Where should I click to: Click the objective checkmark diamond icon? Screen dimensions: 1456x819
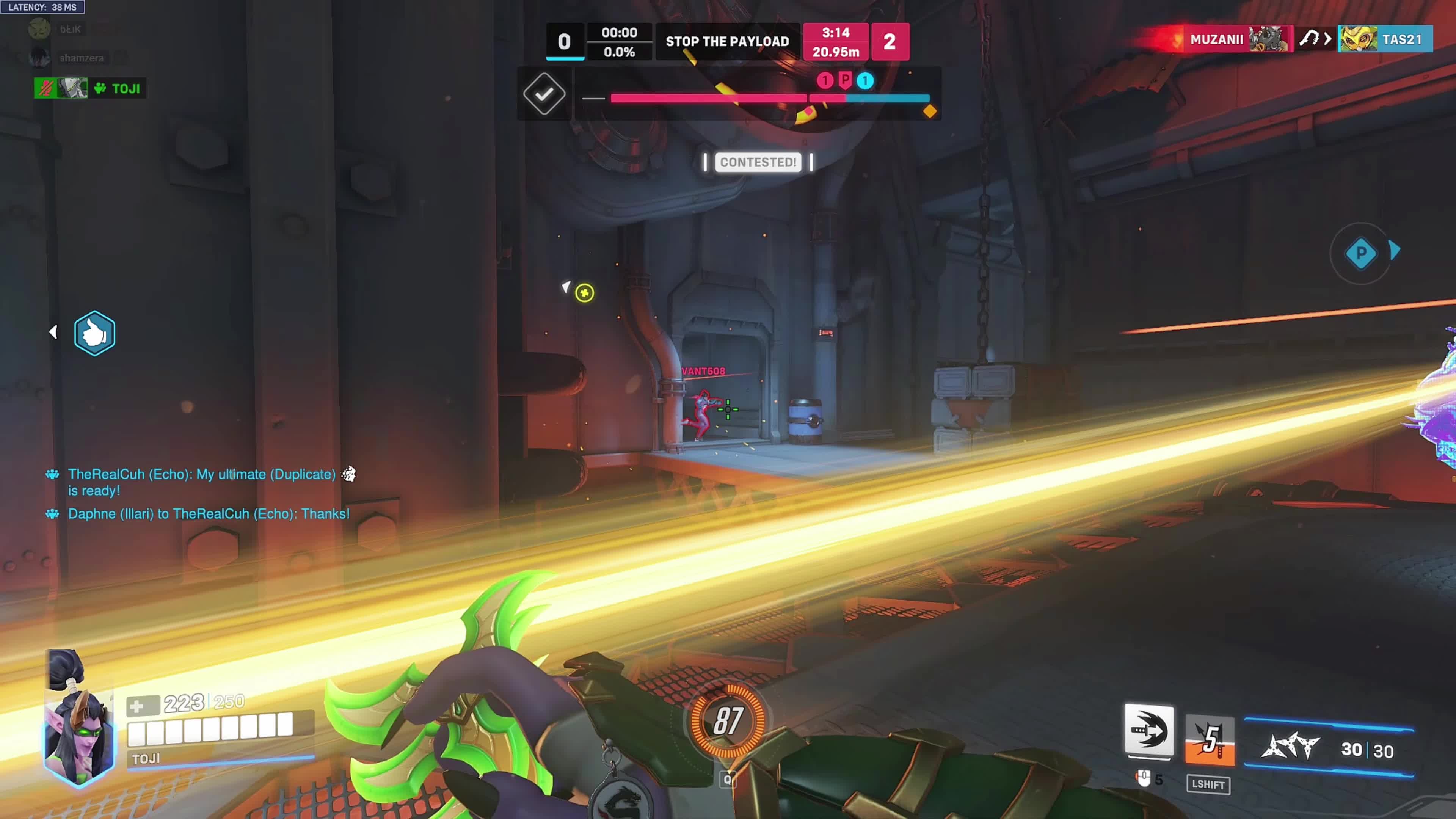[544, 94]
